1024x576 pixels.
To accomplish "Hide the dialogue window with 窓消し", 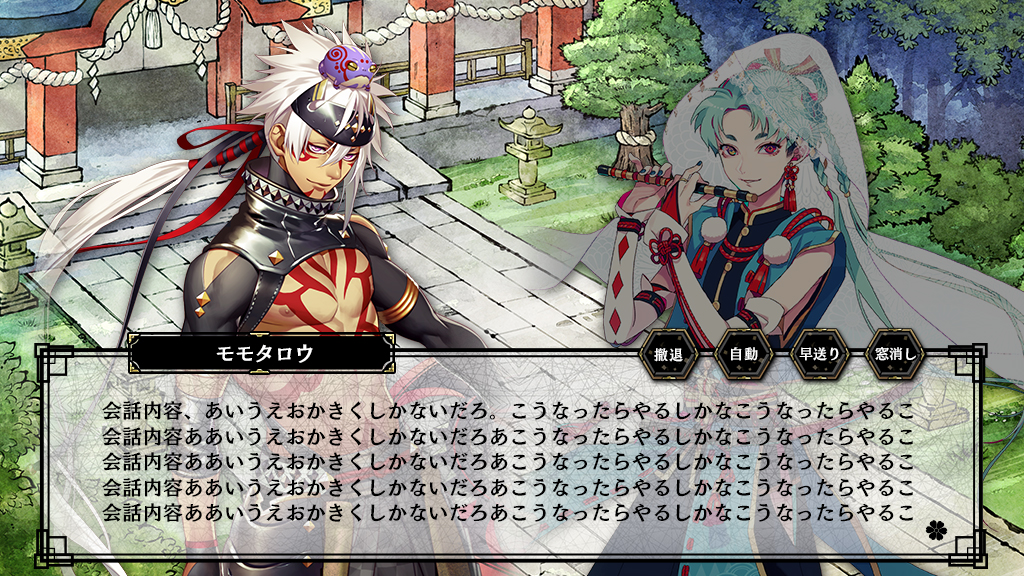I will pos(895,354).
